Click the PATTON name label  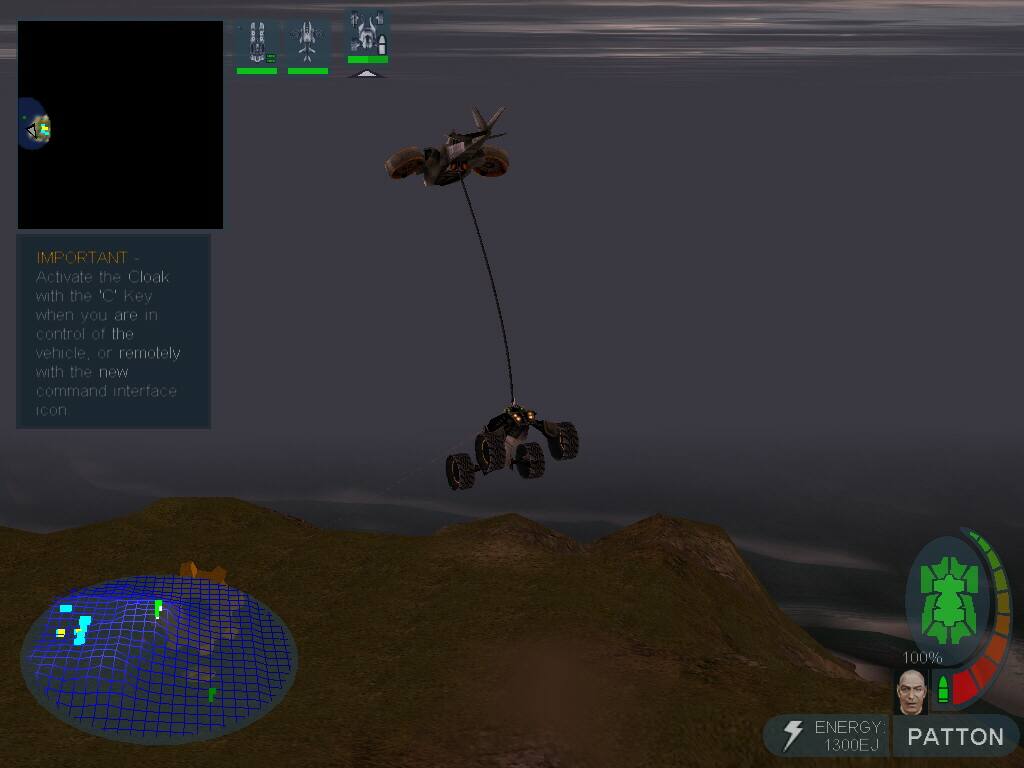click(x=955, y=737)
